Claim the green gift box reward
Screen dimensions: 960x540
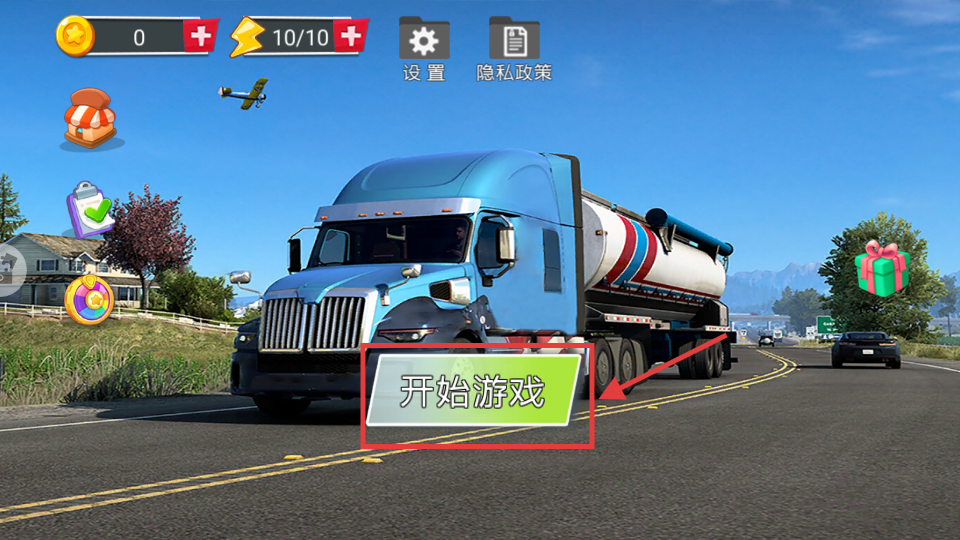(881, 268)
